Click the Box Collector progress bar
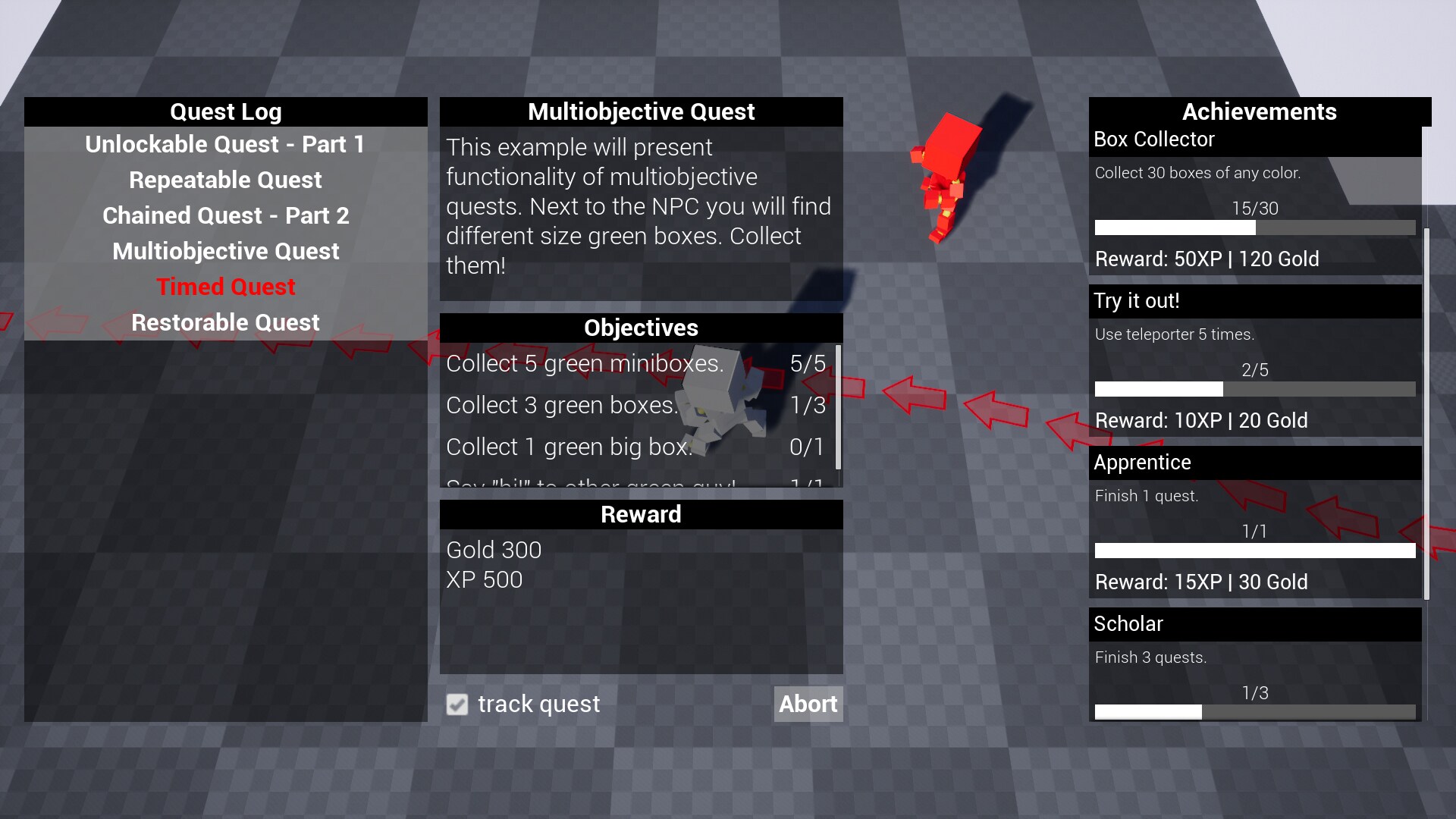Screen dimensions: 1456x819 (x=1255, y=227)
